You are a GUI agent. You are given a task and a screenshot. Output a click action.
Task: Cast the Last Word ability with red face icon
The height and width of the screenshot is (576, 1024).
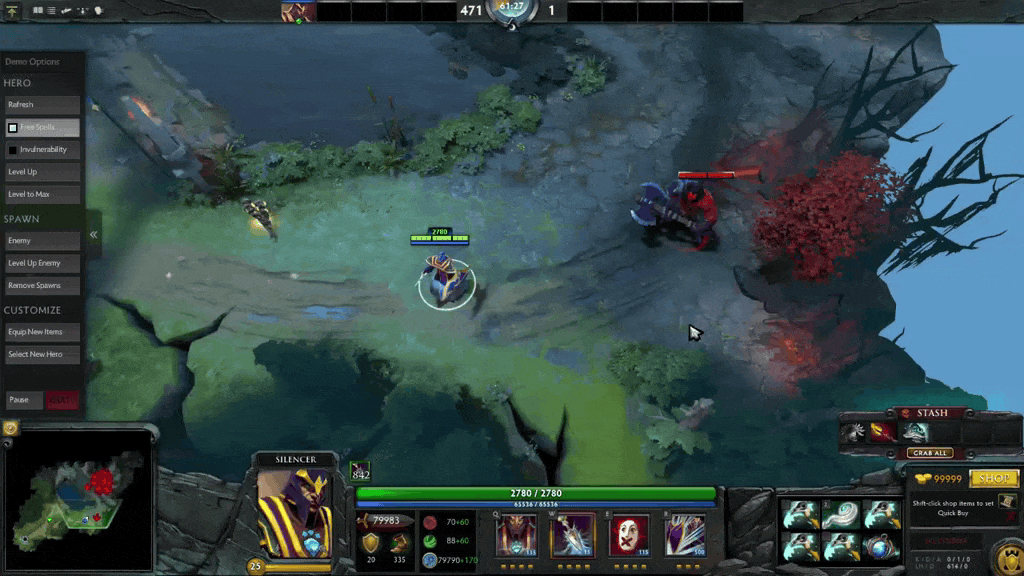click(629, 535)
